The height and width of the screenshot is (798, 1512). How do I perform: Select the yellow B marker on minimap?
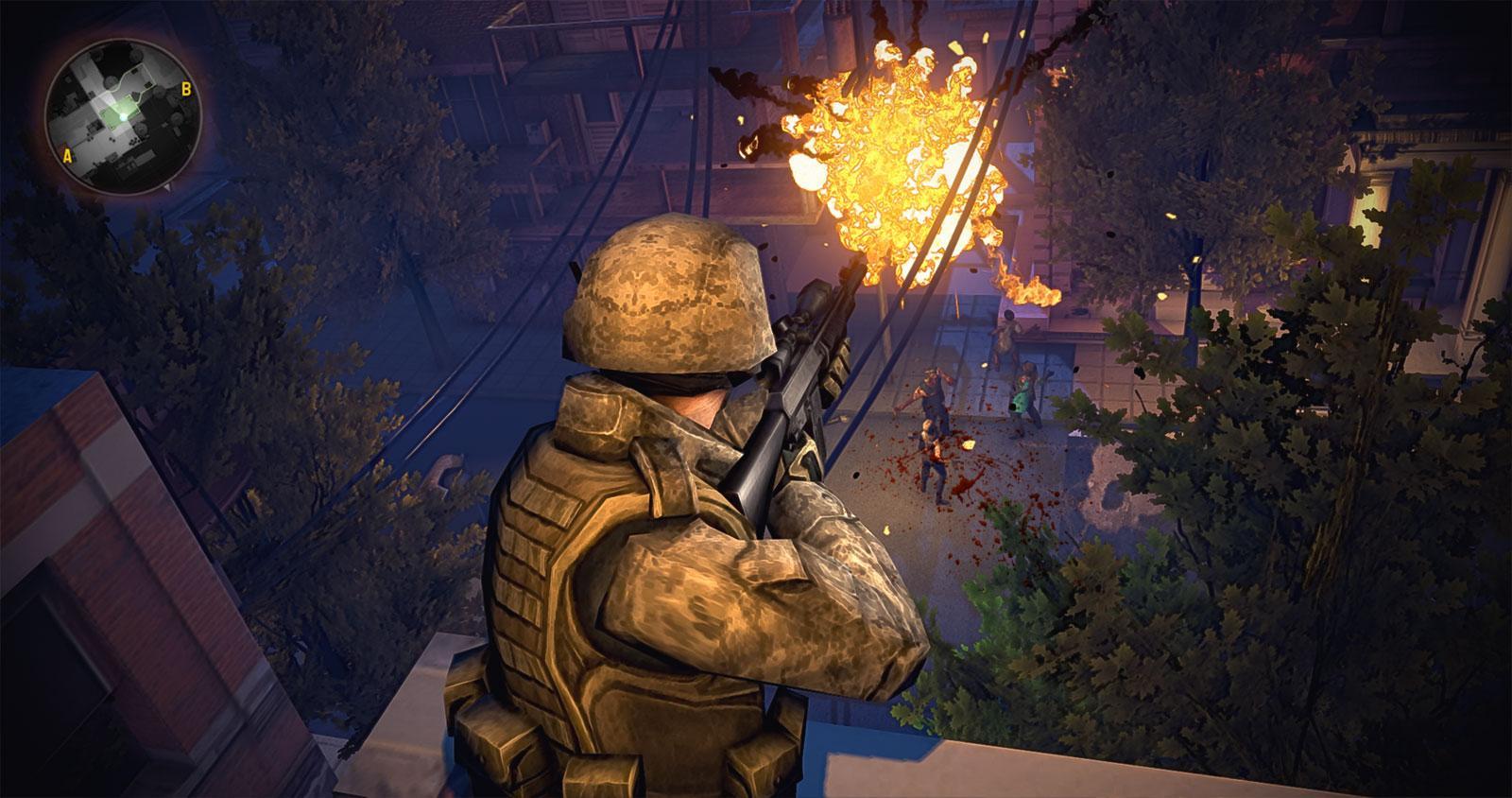point(186,89)
